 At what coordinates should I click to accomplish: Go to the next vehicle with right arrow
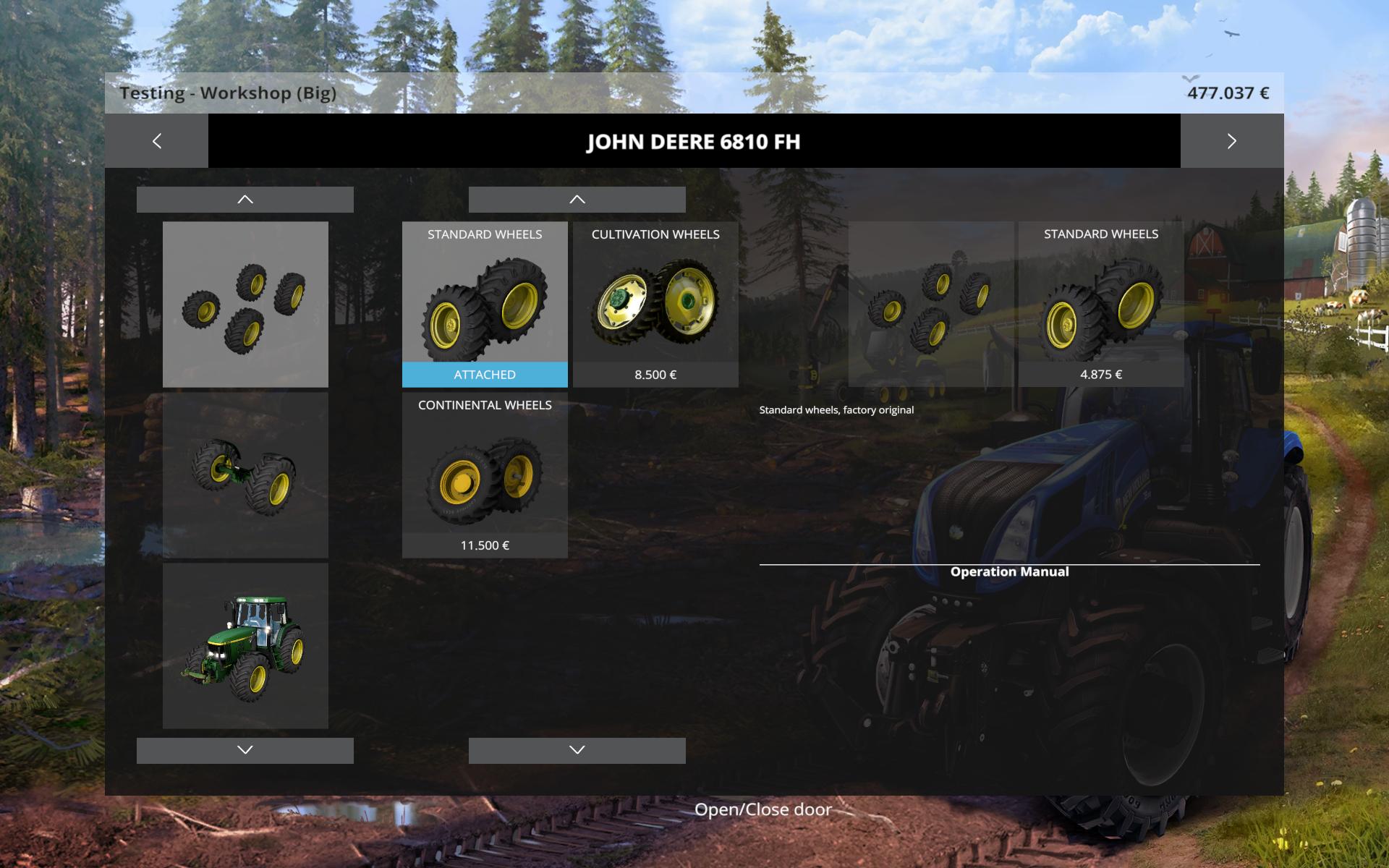pyautogui.click(x=1231, y=141)
